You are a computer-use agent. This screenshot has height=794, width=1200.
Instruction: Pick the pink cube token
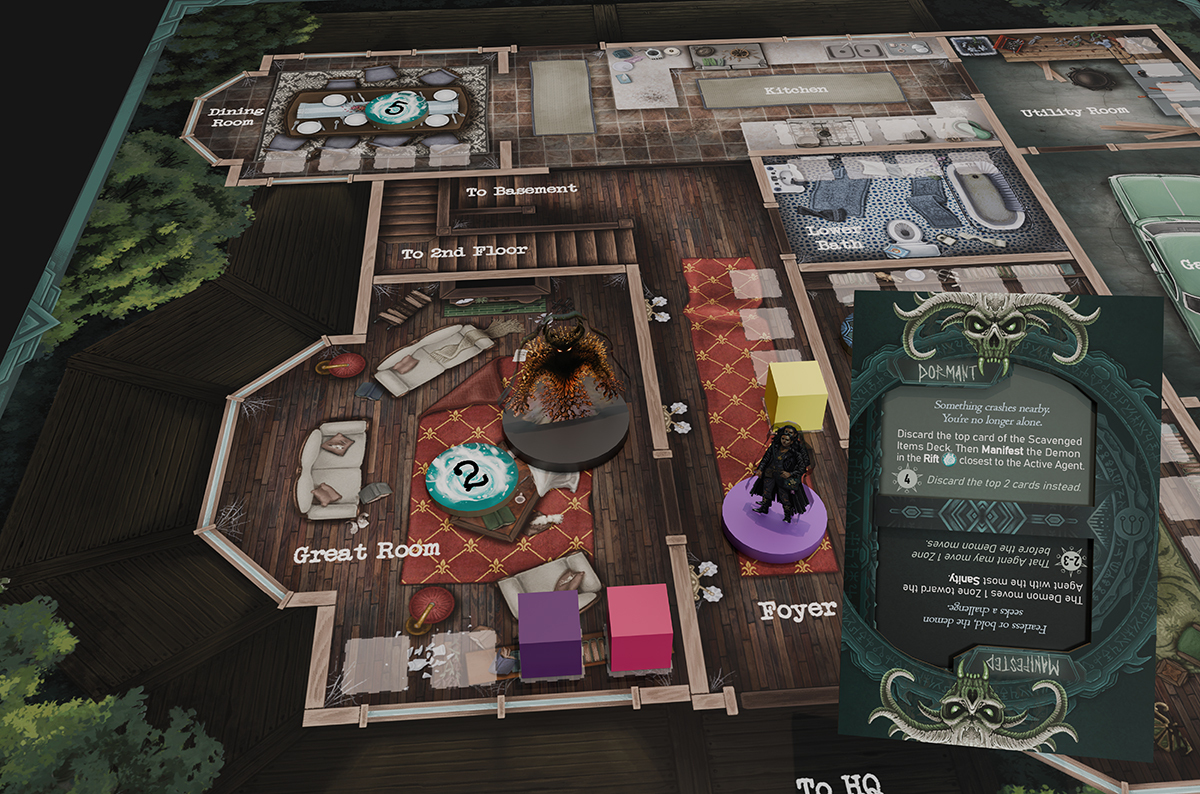click(x=640, y=627)
